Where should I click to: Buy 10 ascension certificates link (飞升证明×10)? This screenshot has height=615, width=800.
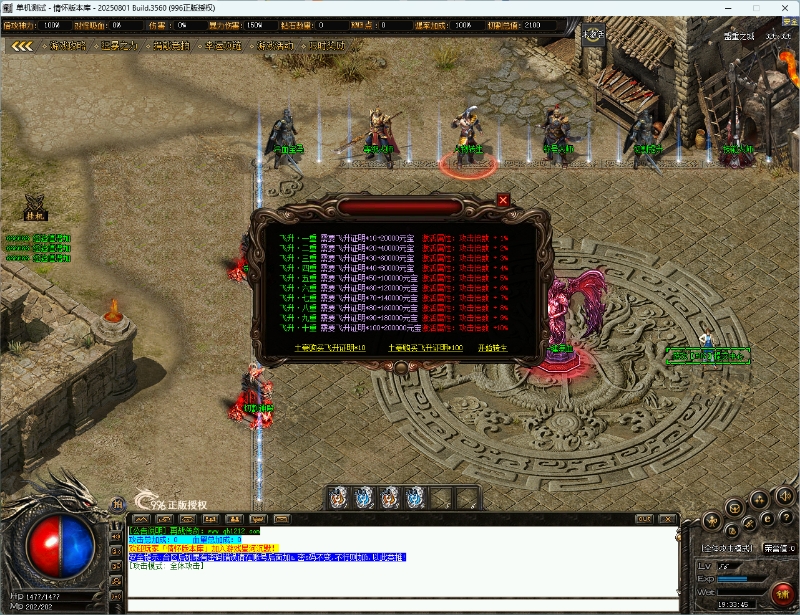330,348
